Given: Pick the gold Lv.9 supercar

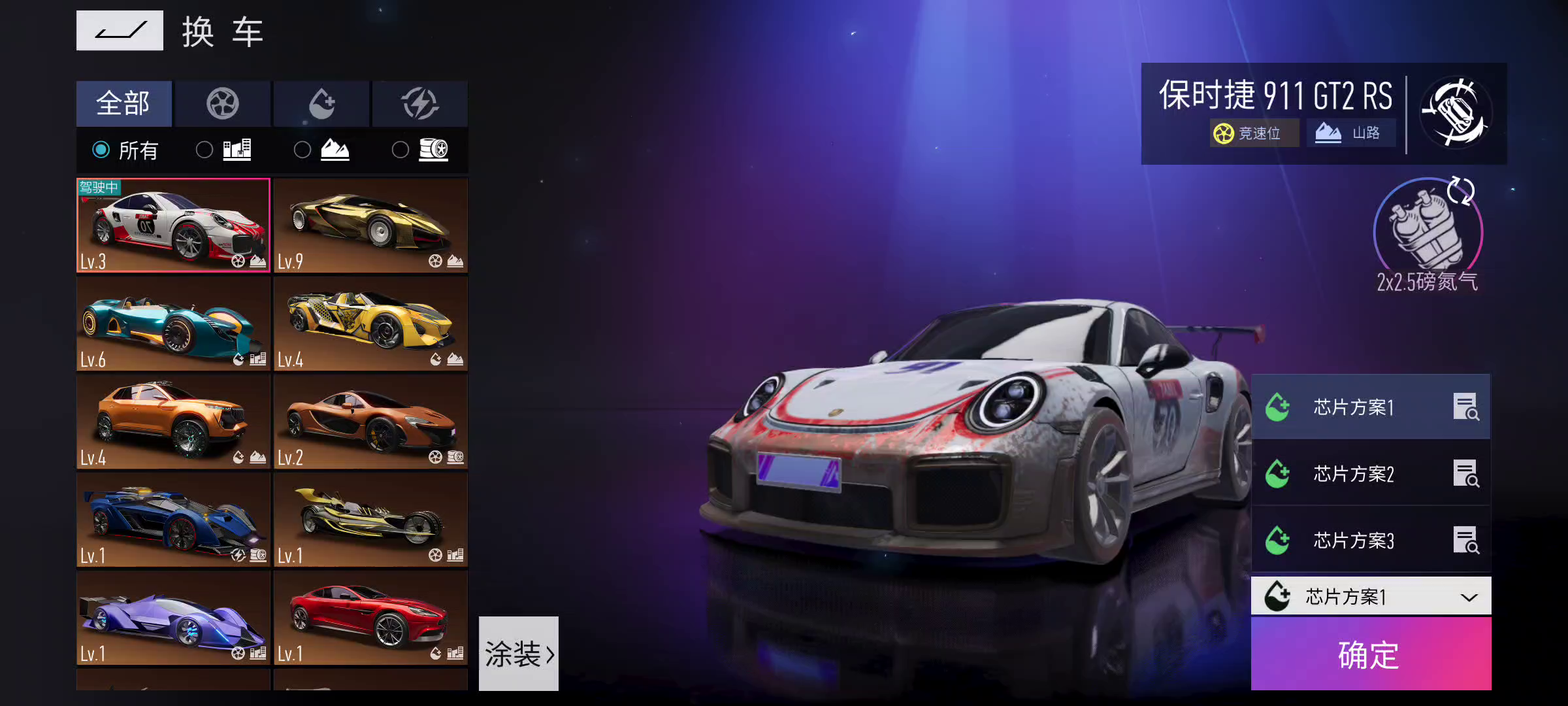Looking at the screenshot, I should tap(370, 226).
